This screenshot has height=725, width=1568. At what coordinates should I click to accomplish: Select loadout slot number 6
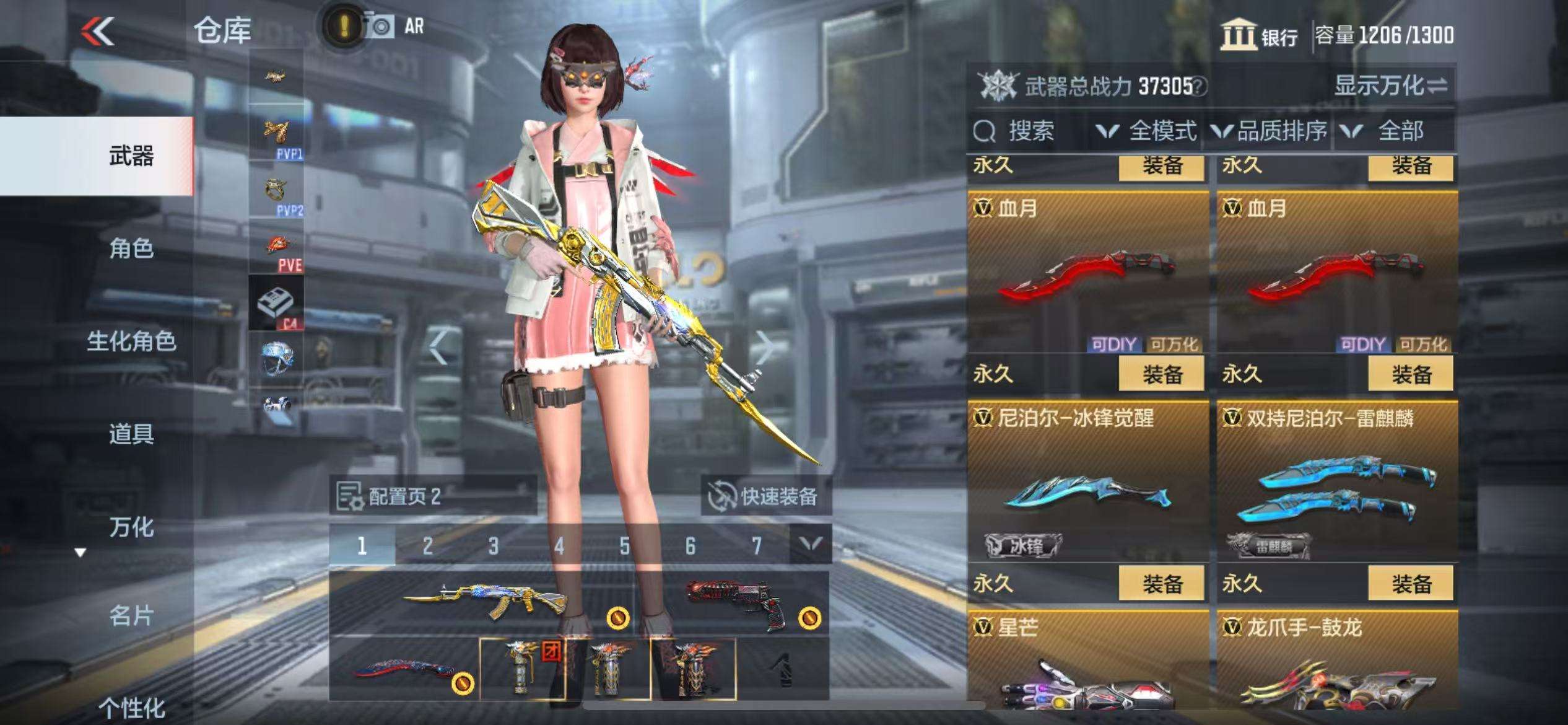coord(690,545)
